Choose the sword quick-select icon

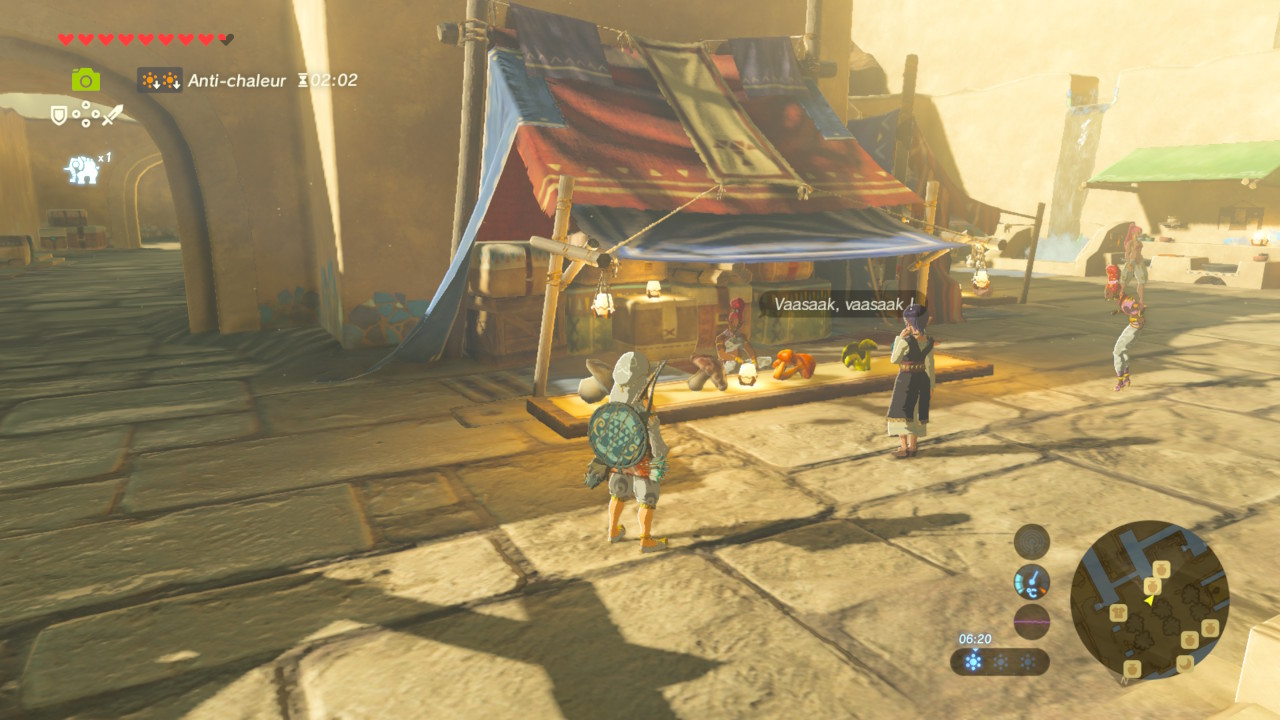coord(111,115)
